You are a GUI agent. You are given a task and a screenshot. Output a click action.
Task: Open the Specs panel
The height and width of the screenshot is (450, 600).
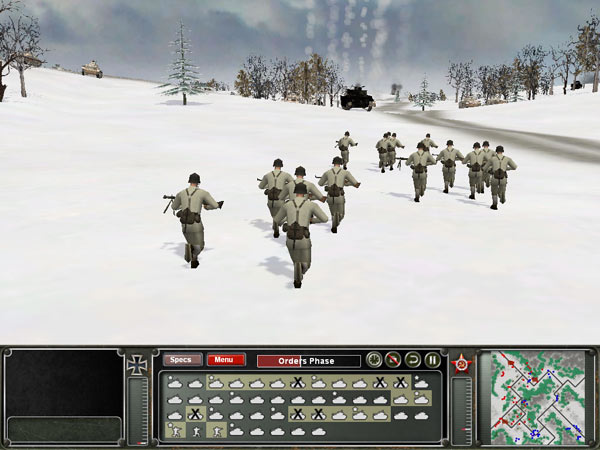[182, 360]
